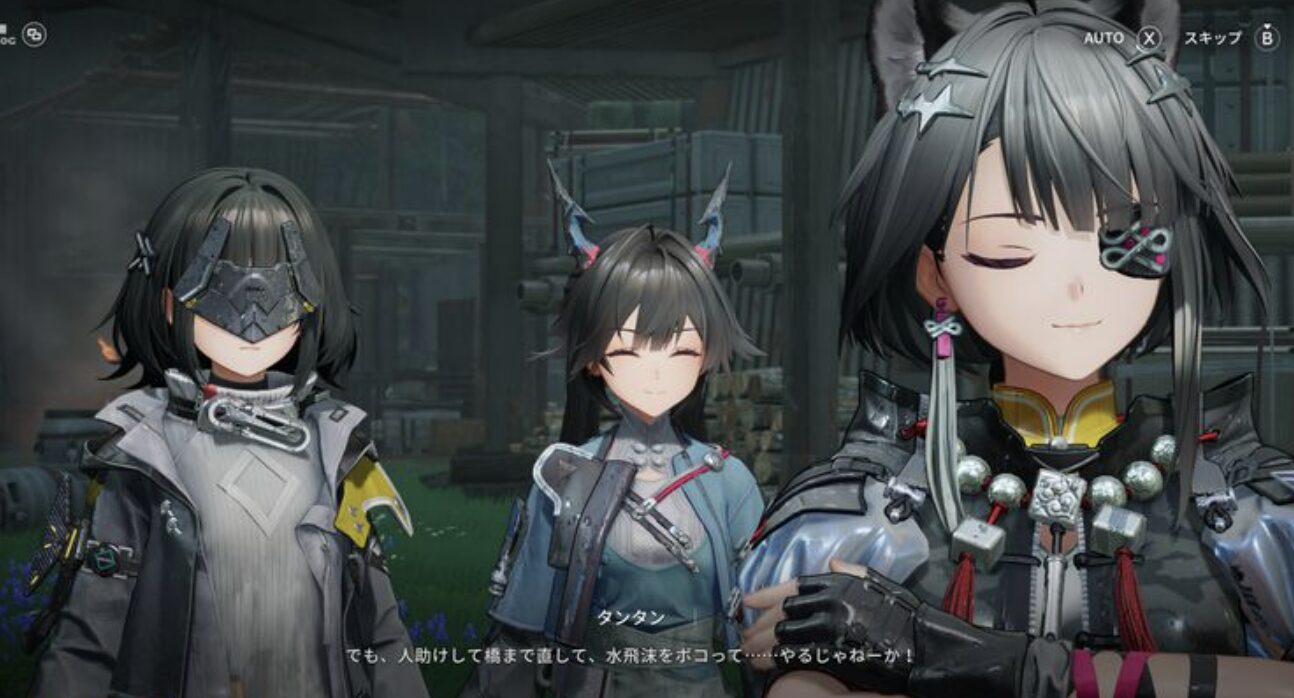Open the dialogue LOG

click(34, 35)
